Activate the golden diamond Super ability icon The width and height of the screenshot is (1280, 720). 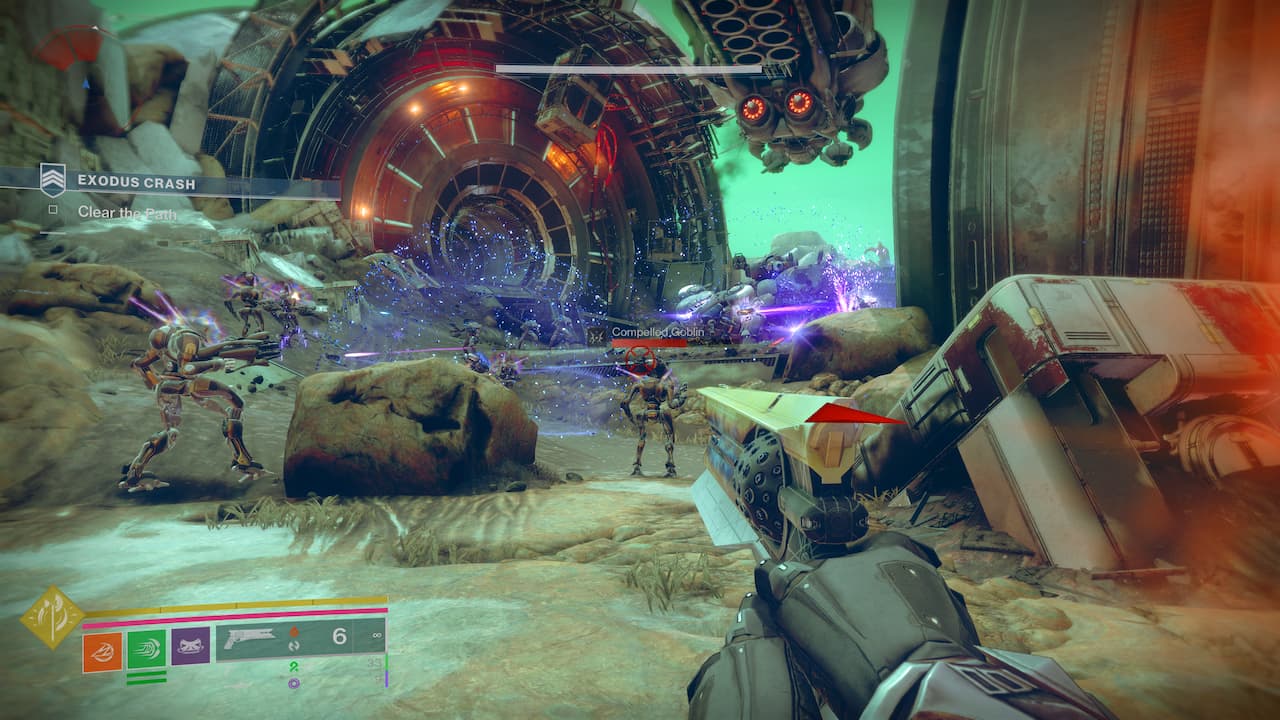52,615
